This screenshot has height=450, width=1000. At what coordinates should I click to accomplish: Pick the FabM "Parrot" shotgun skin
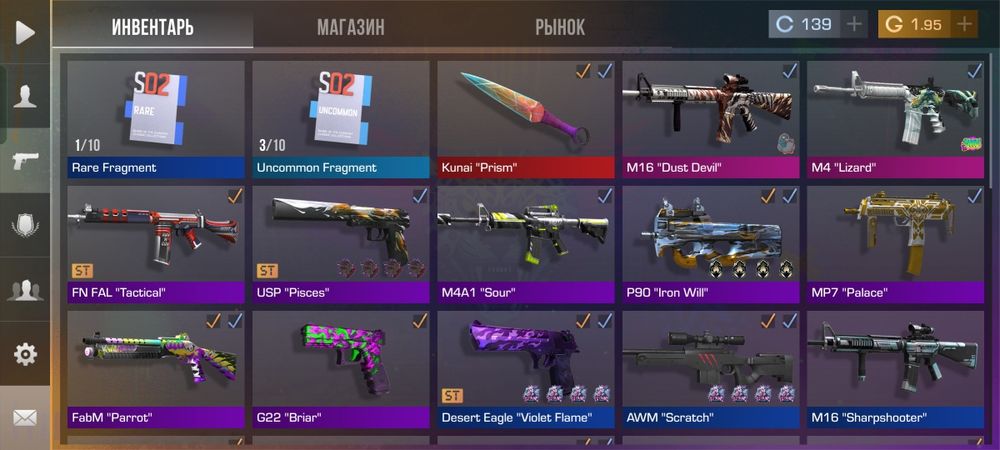(155, 368)
